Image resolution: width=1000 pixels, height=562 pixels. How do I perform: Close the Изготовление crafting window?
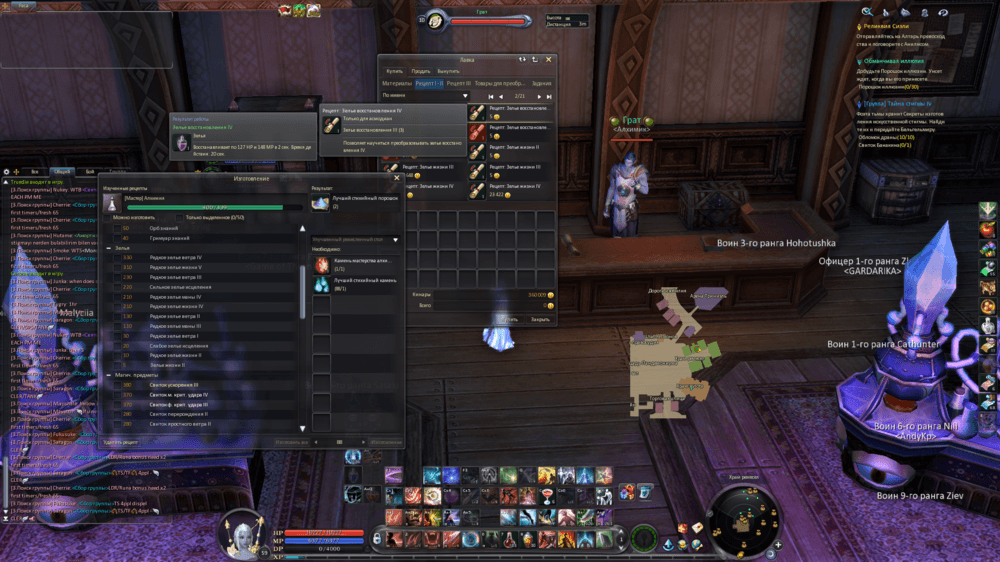click(397, 178)
